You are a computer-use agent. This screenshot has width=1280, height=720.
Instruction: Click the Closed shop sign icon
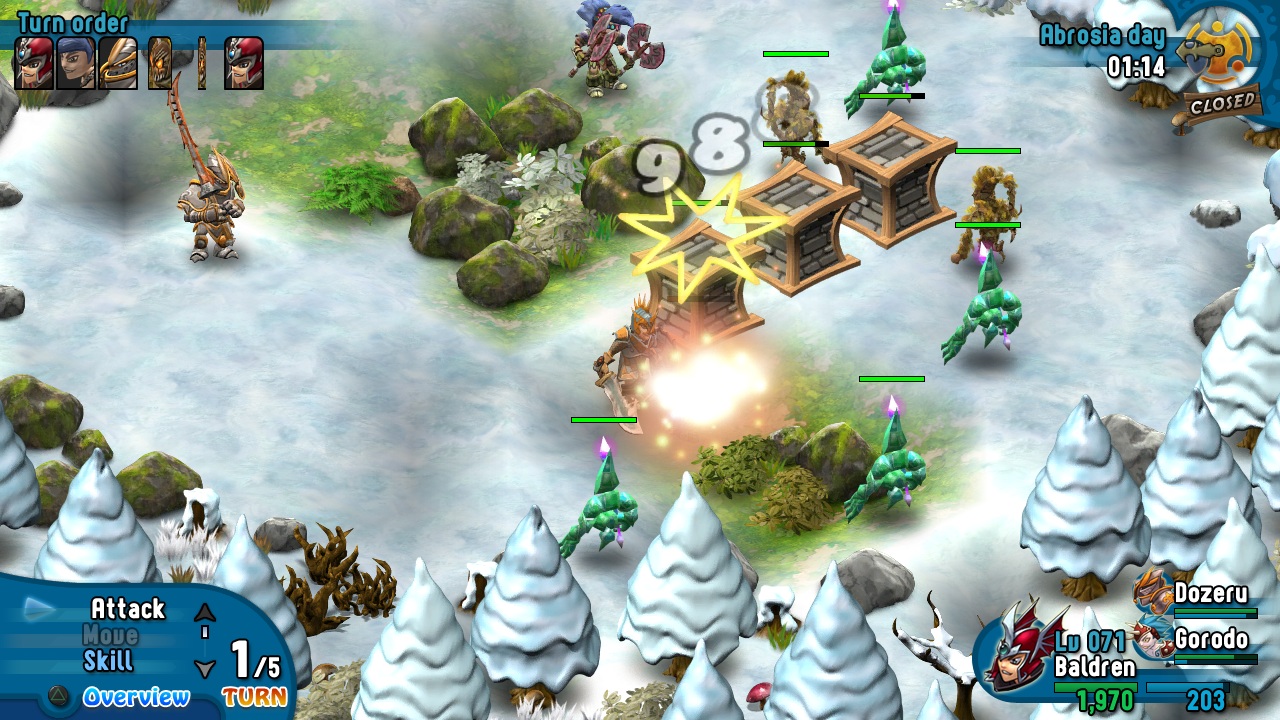[1221, 101]
